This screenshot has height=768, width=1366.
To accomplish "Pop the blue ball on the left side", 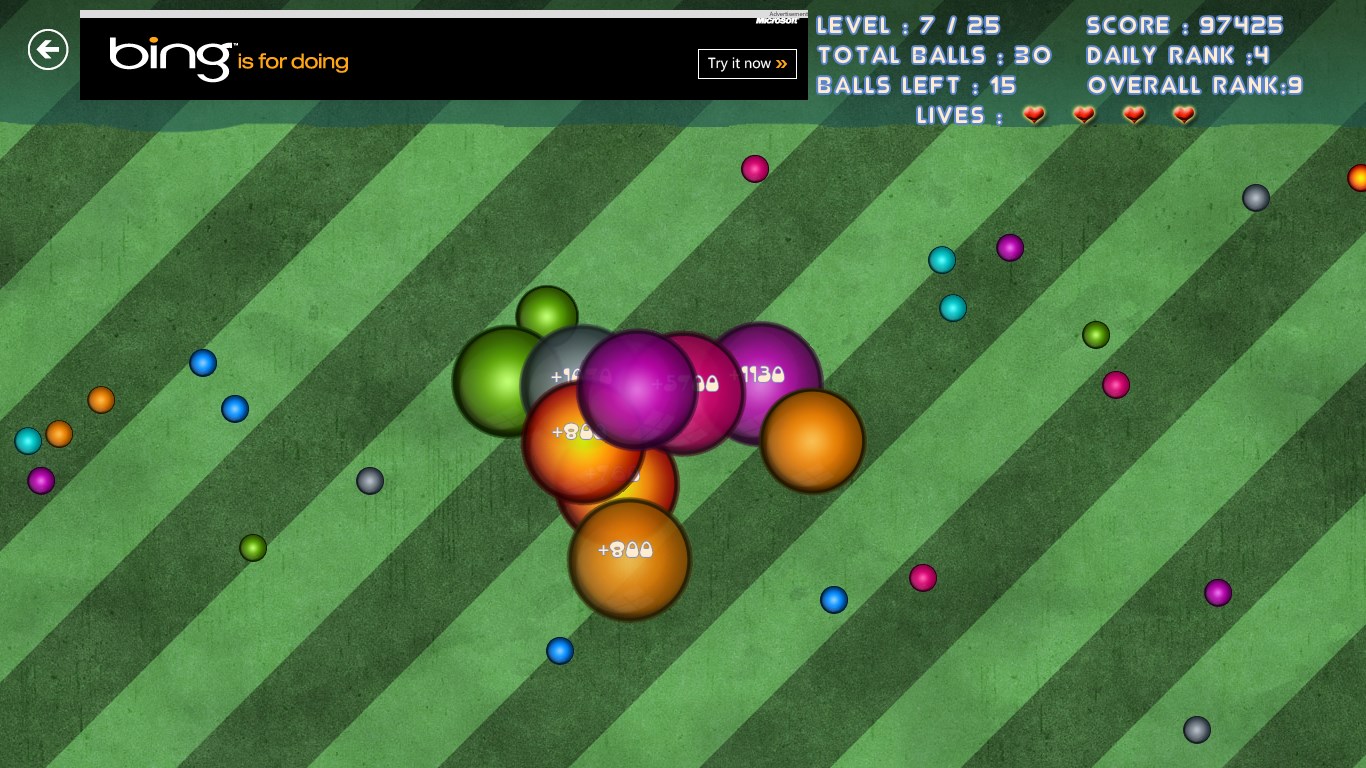I will point(203,364).
